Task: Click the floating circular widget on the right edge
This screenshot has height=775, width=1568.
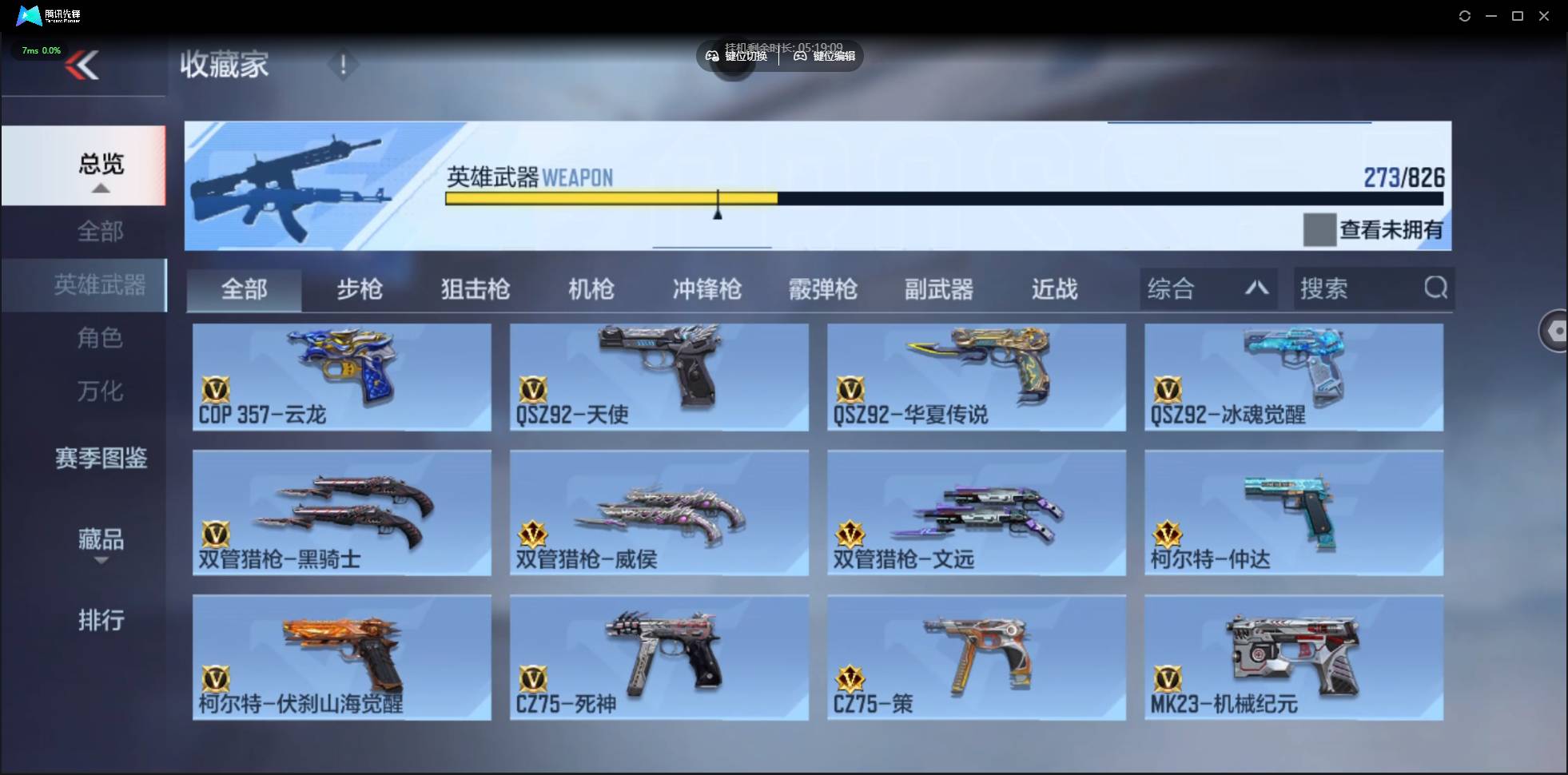Action: [x=1555, y=331]
